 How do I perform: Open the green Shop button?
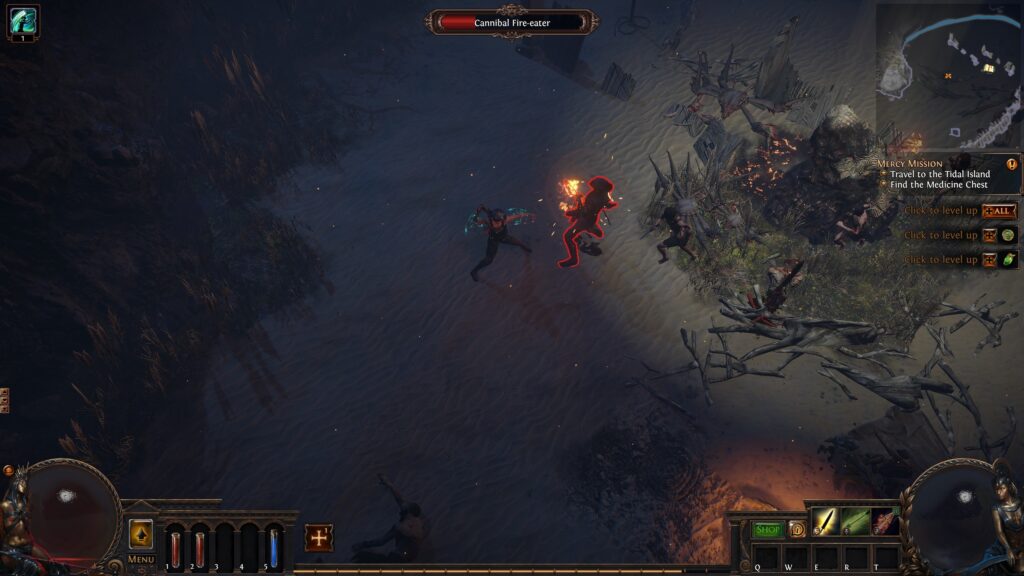[x=768, y=529]
